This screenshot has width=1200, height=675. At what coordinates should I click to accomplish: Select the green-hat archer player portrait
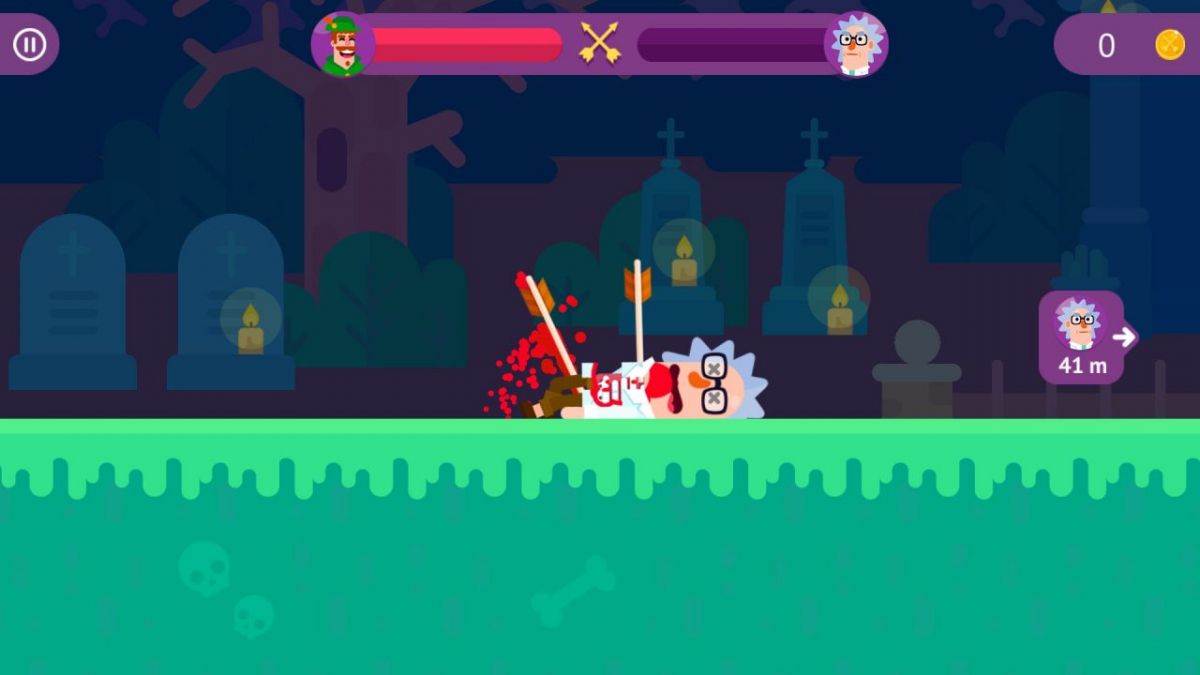click(x=342, y=45)
